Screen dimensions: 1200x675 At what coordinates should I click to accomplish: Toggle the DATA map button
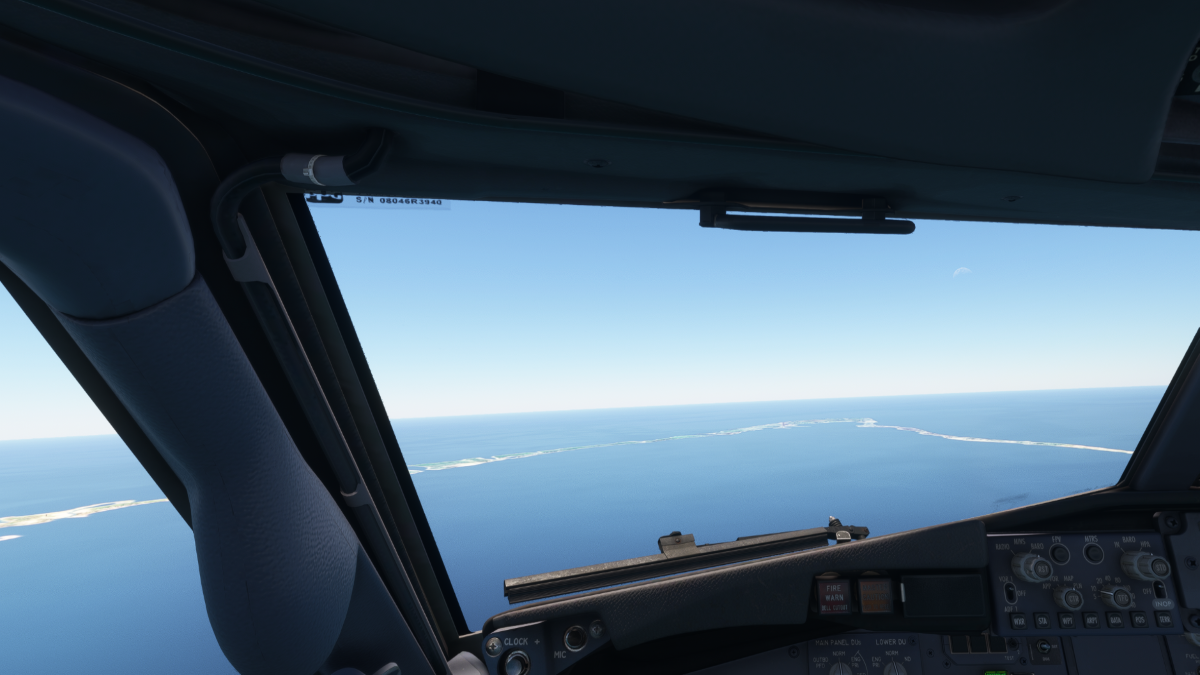tap(1114, 620)
